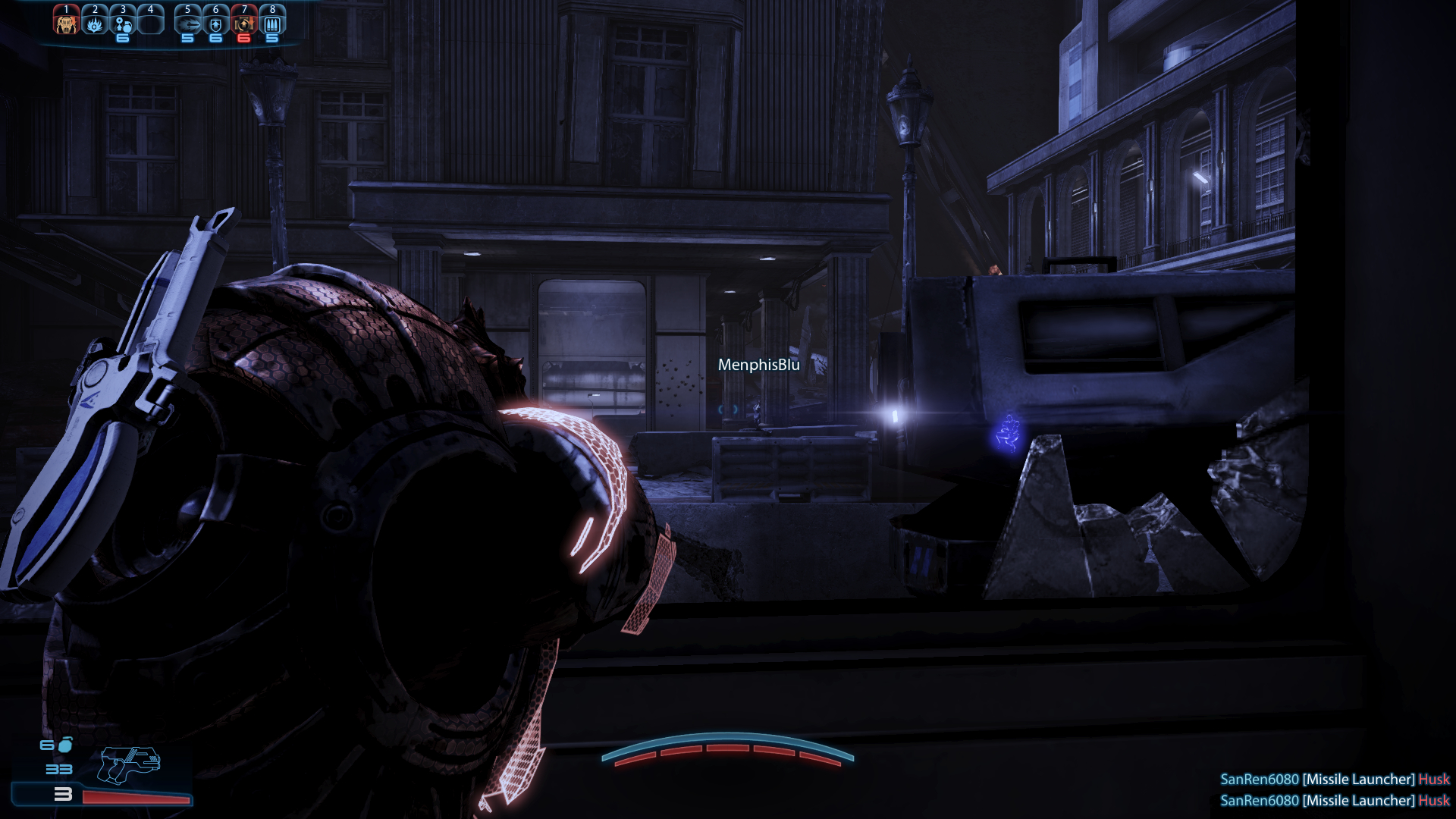Use the flame burst power in slot 2
This screenshot has width=1456, height=819.
click(x=95, y=24)
